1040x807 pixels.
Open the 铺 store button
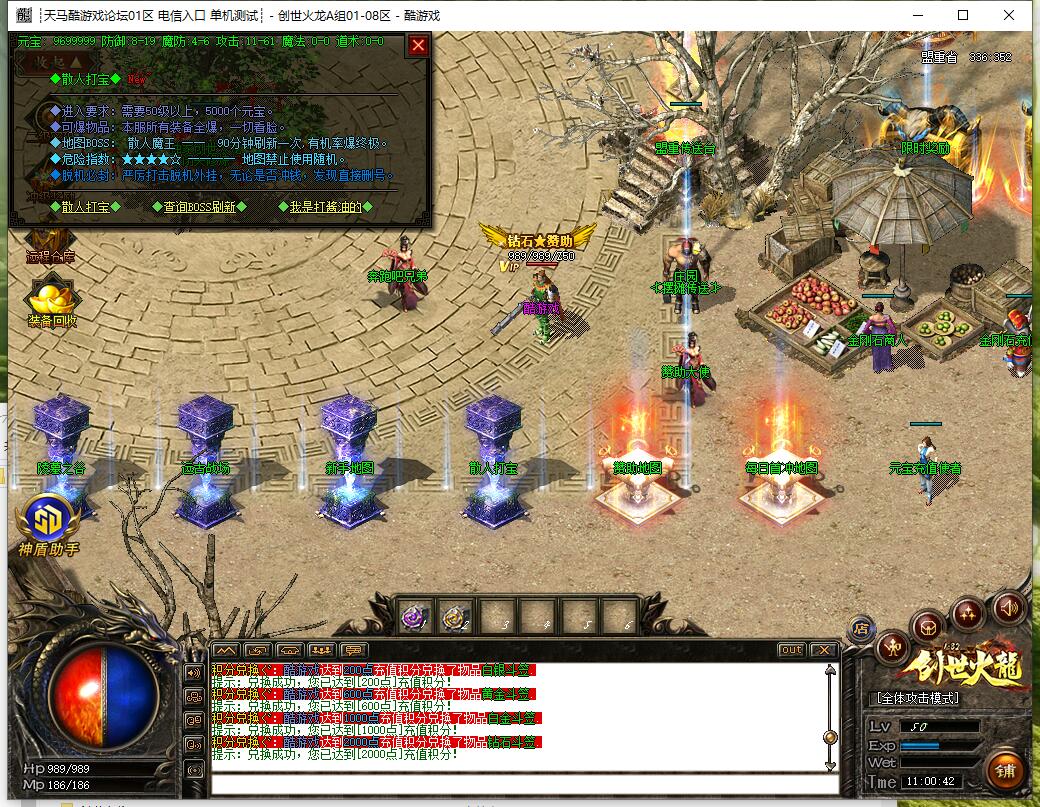click(1005, 770)
